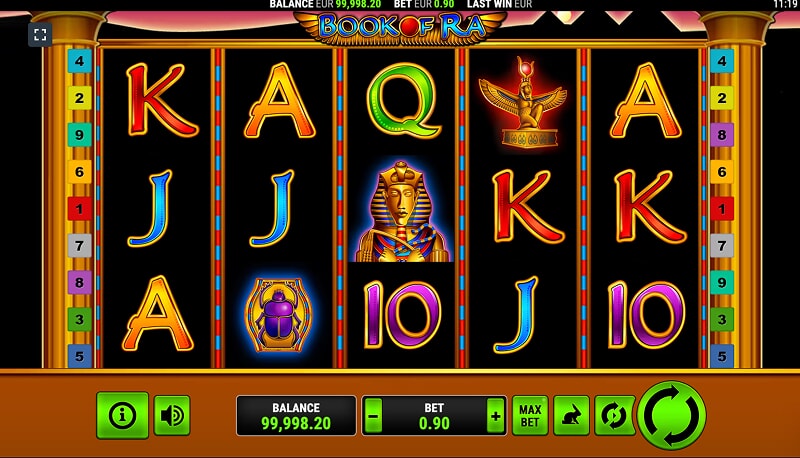Viewport: 800px width, 458px height.
Task: Spin the reels with the large round button
Action: click(671, 415)
